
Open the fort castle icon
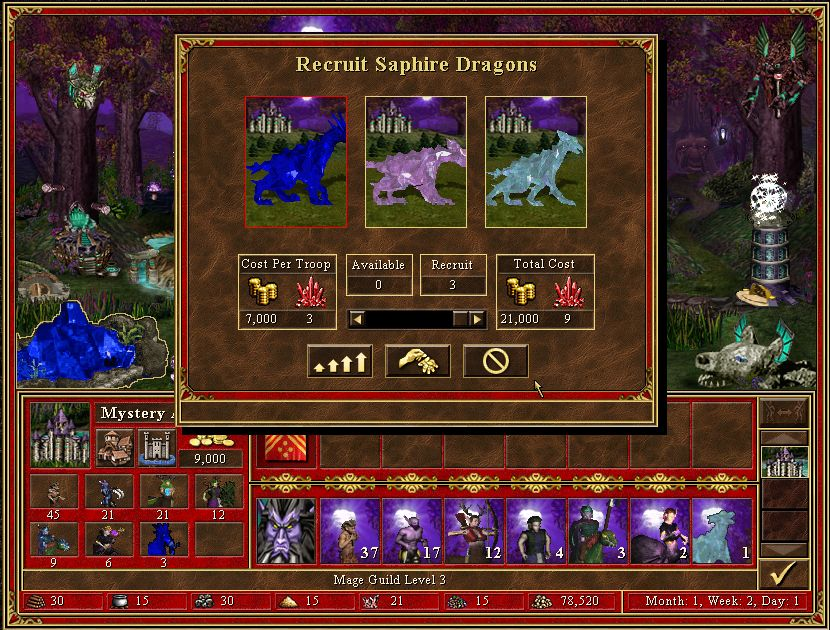156,448
